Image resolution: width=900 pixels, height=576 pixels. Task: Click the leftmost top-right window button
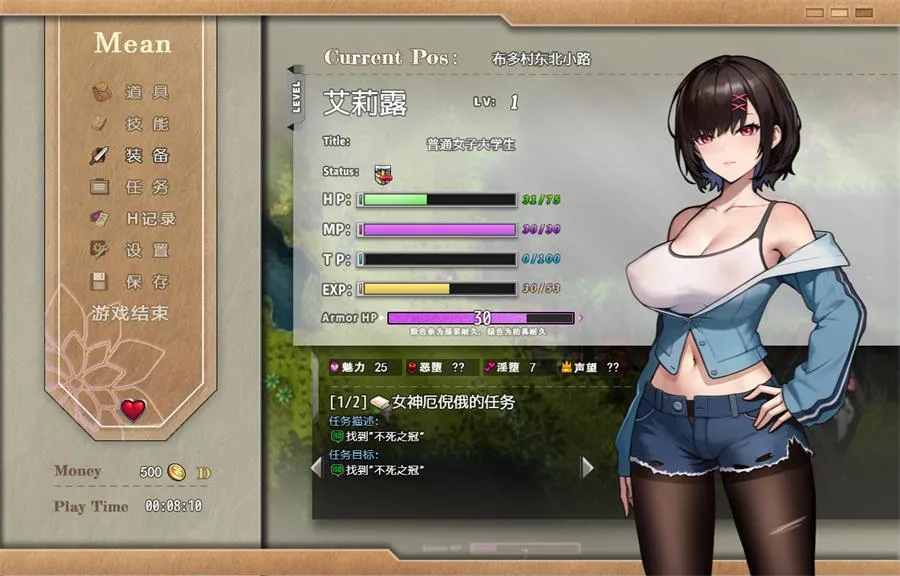815,13
